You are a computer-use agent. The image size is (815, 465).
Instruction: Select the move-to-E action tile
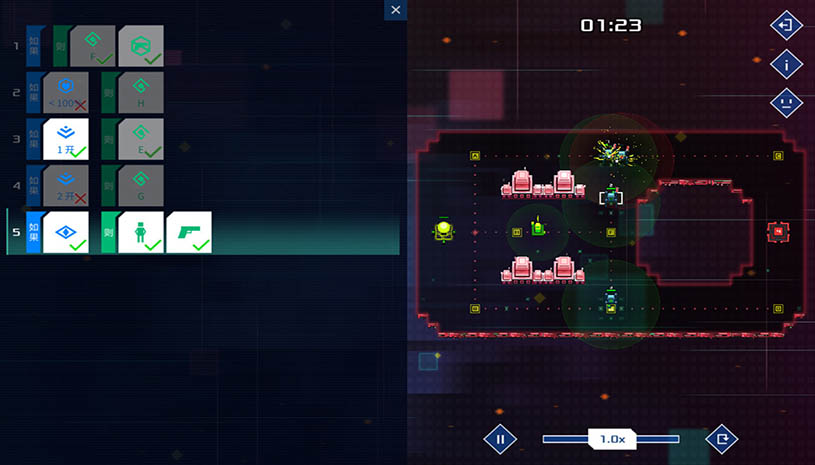[x=140, y=139]
